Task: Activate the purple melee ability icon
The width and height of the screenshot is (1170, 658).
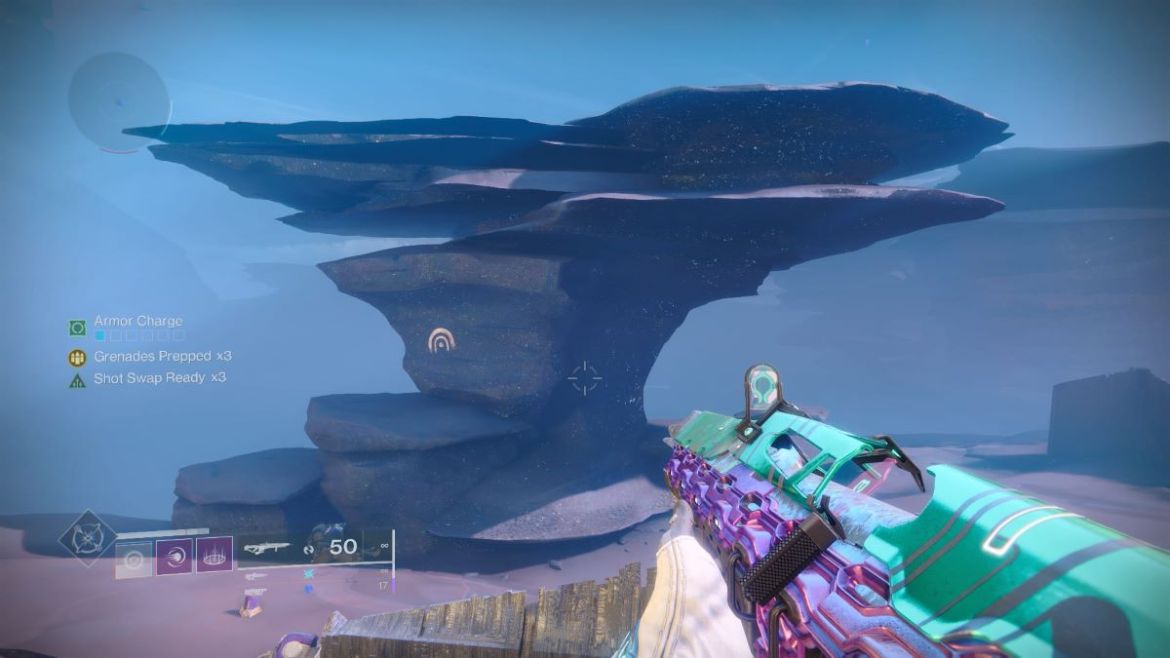Action: 174,555
